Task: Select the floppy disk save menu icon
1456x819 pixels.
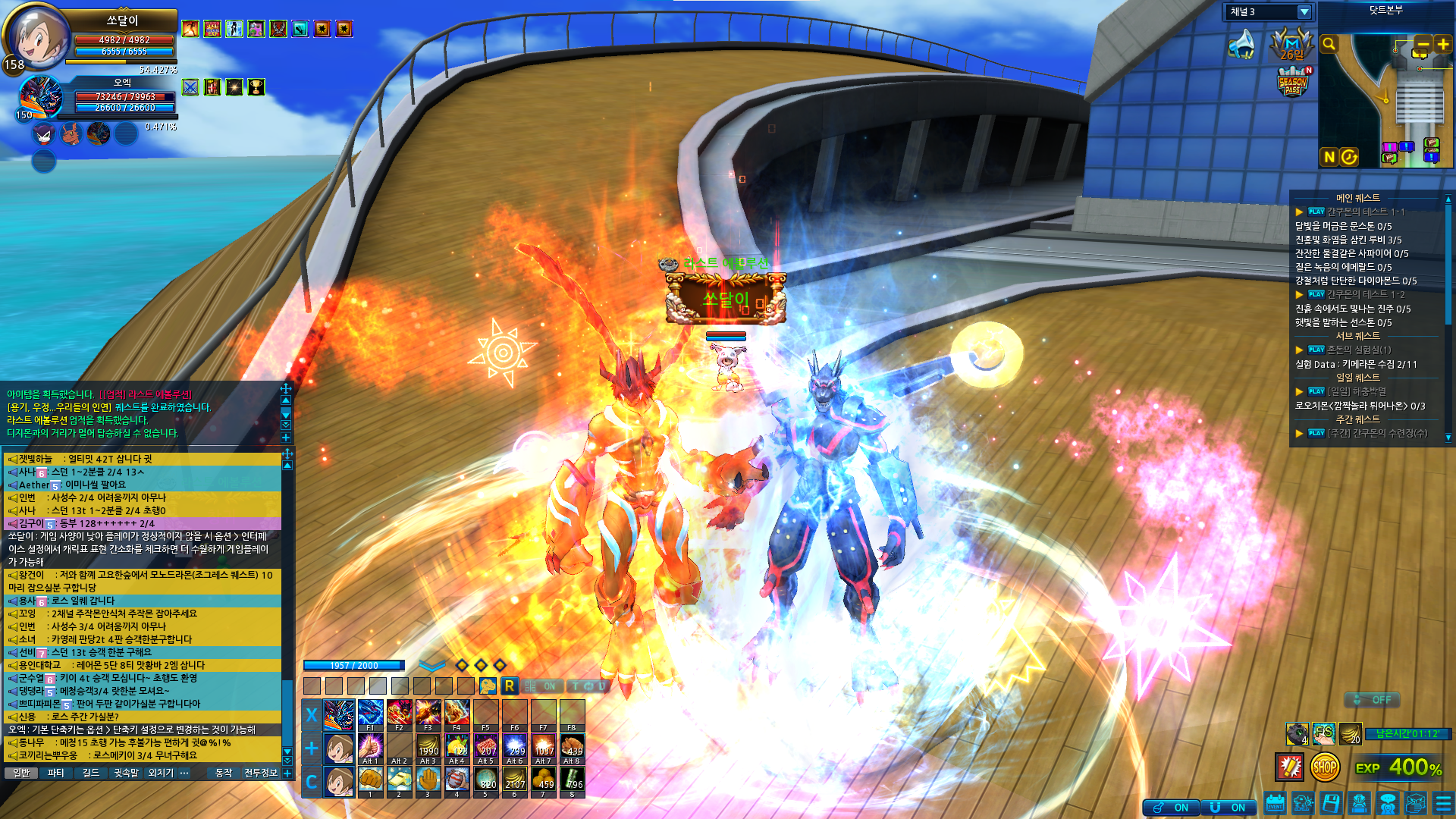Action: (x=1331, y=803)
